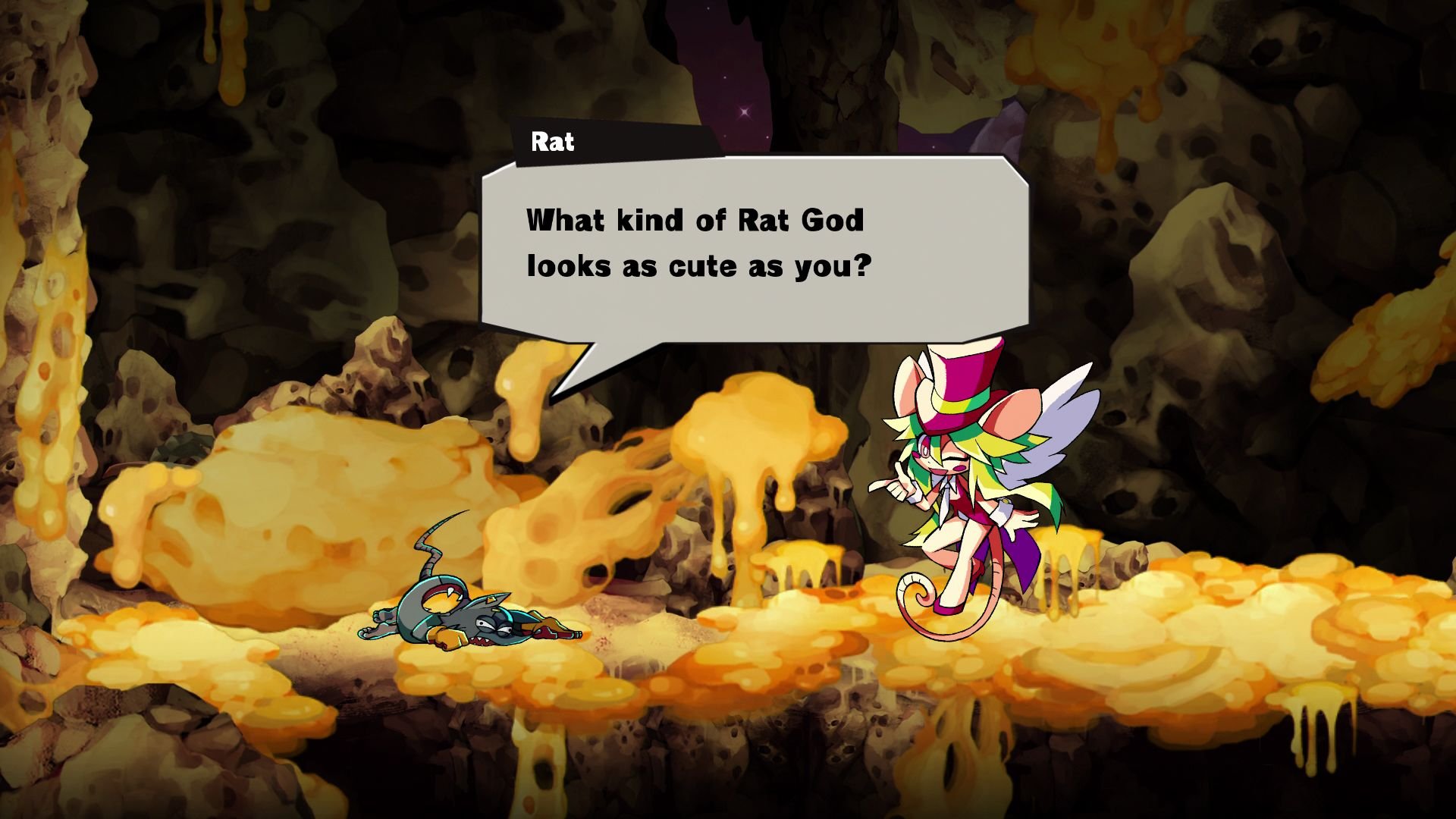Click the Rat God's pointing hand
1456x819 pixels.
point(899,485)
